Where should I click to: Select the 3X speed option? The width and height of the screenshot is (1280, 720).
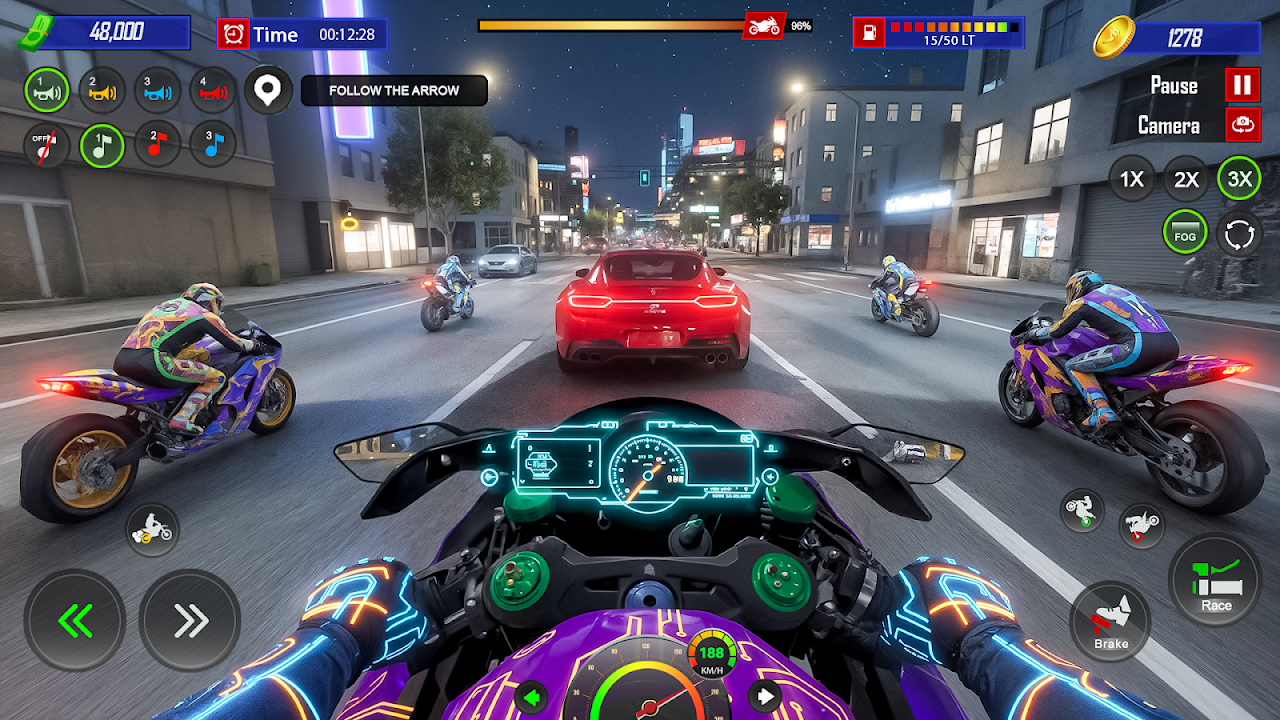(1239, 180)
